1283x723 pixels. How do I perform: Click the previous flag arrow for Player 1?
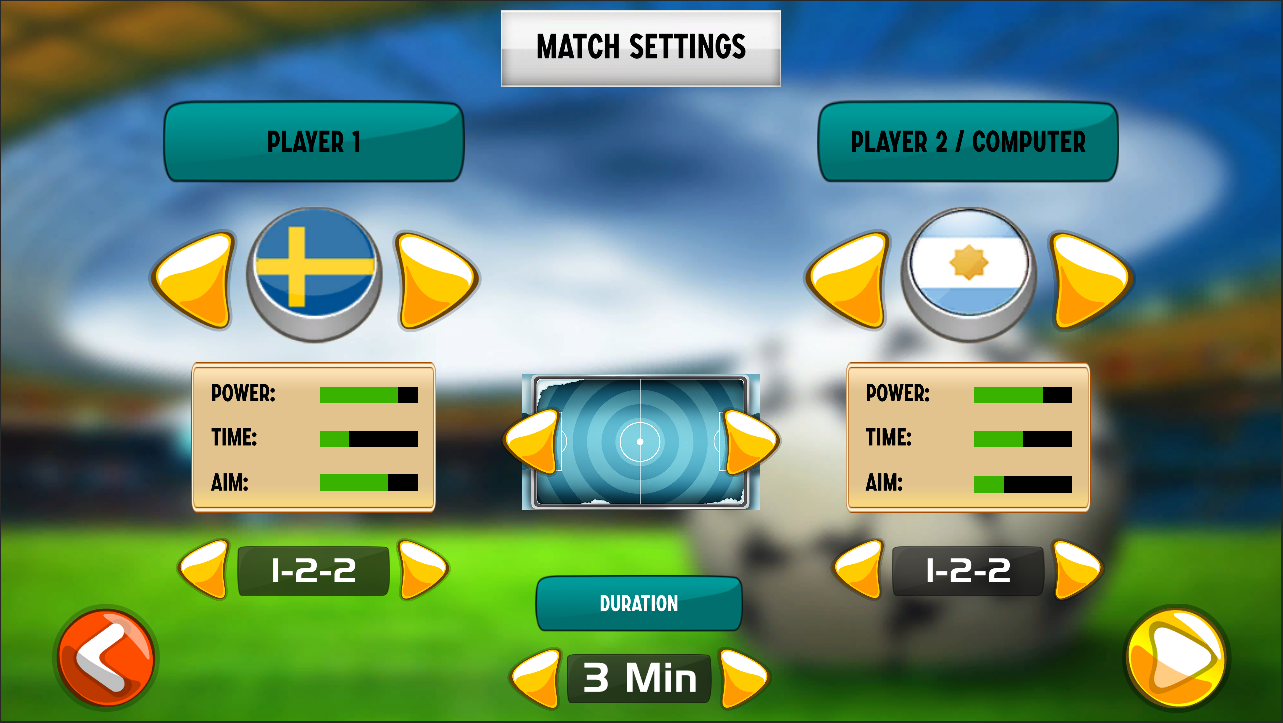tap(194, 273)
